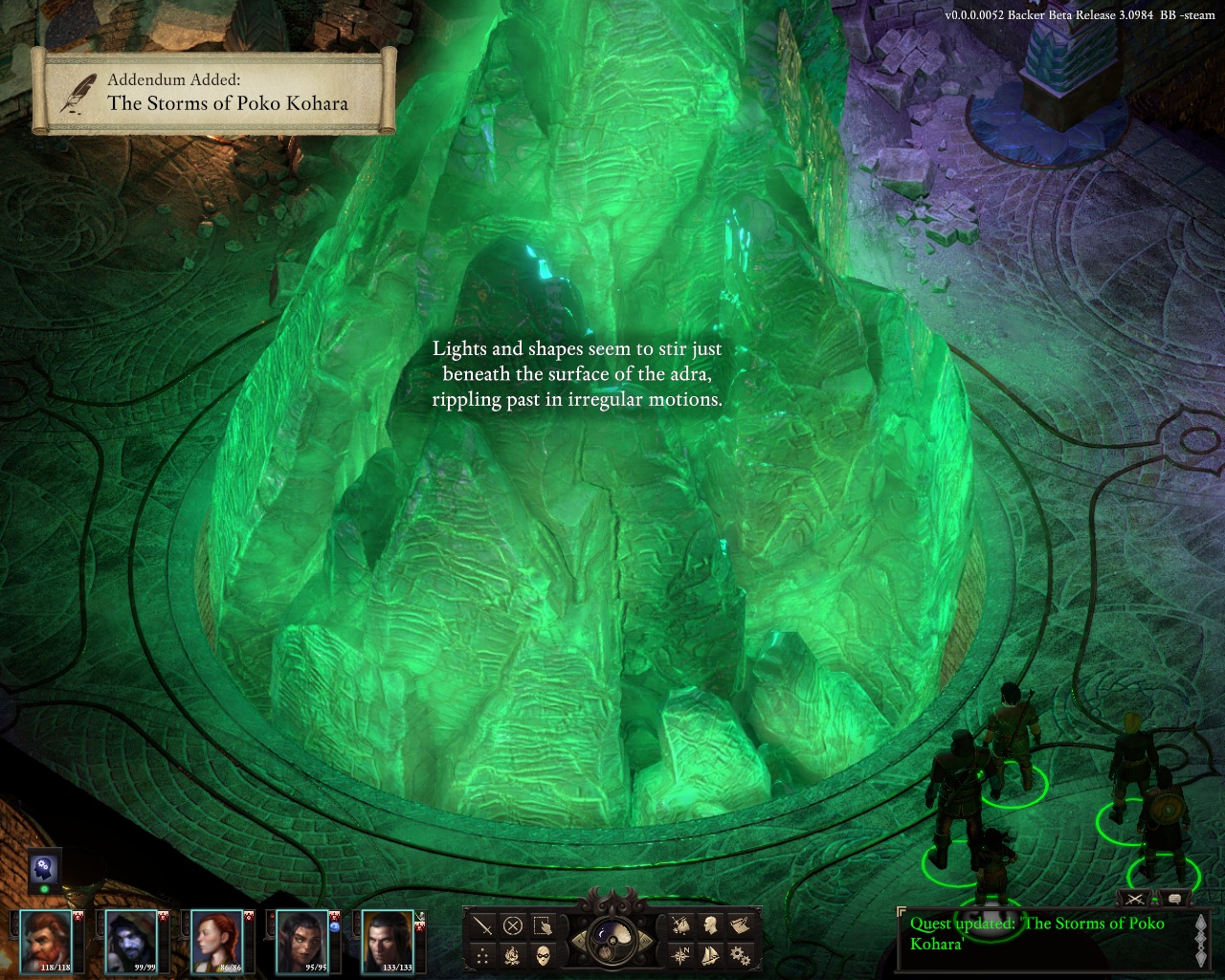This screenshot has width=1225, height=980.
Task: Open the party formation dots button
Action: tap(484, 954)
